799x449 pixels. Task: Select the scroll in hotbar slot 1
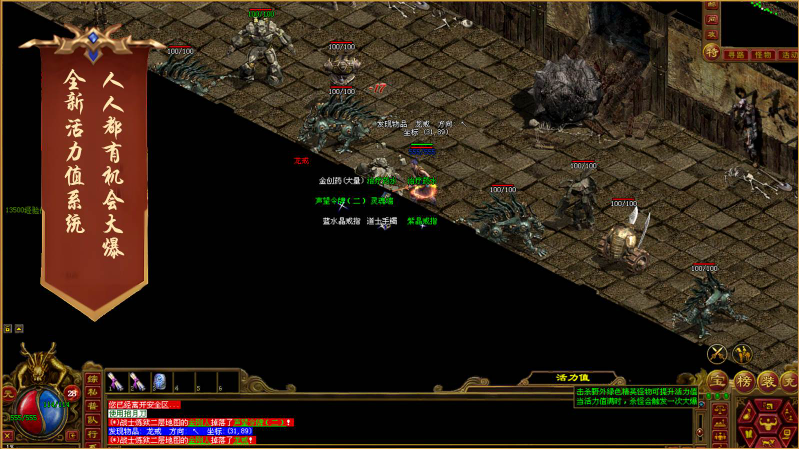(x=114, y=381)
